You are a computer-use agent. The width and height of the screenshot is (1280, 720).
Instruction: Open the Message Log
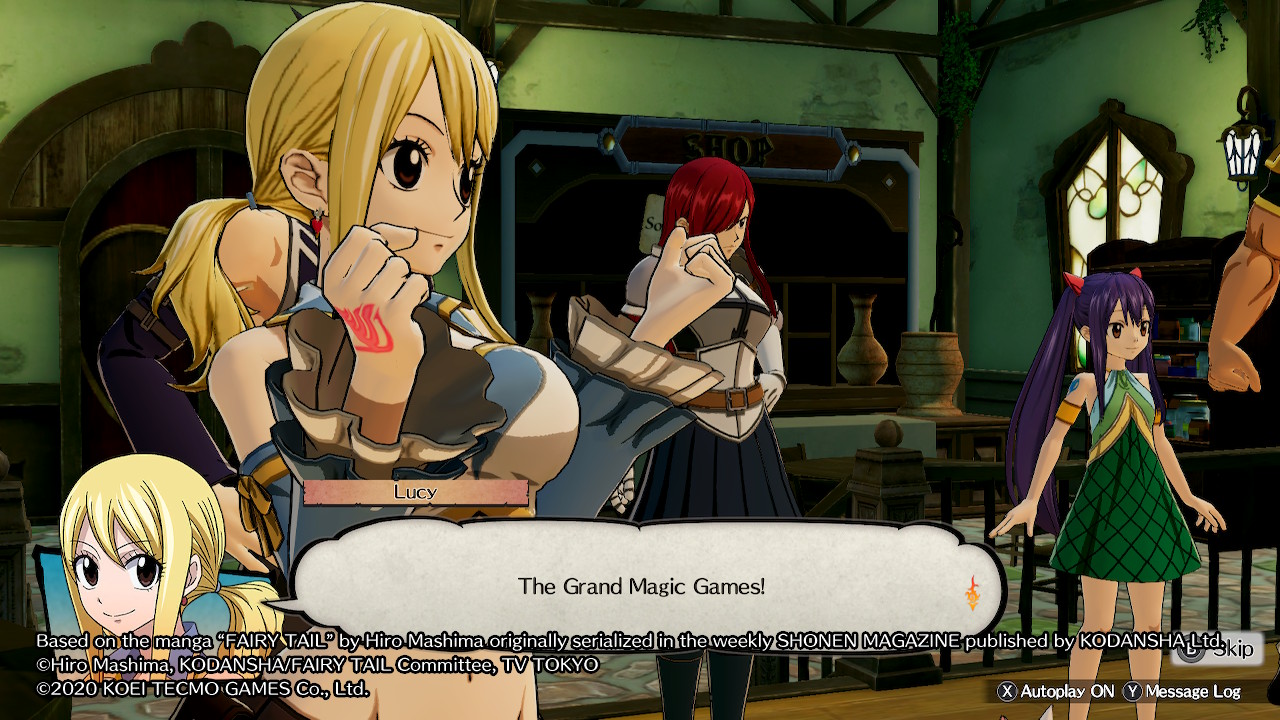click(1182, 691)
